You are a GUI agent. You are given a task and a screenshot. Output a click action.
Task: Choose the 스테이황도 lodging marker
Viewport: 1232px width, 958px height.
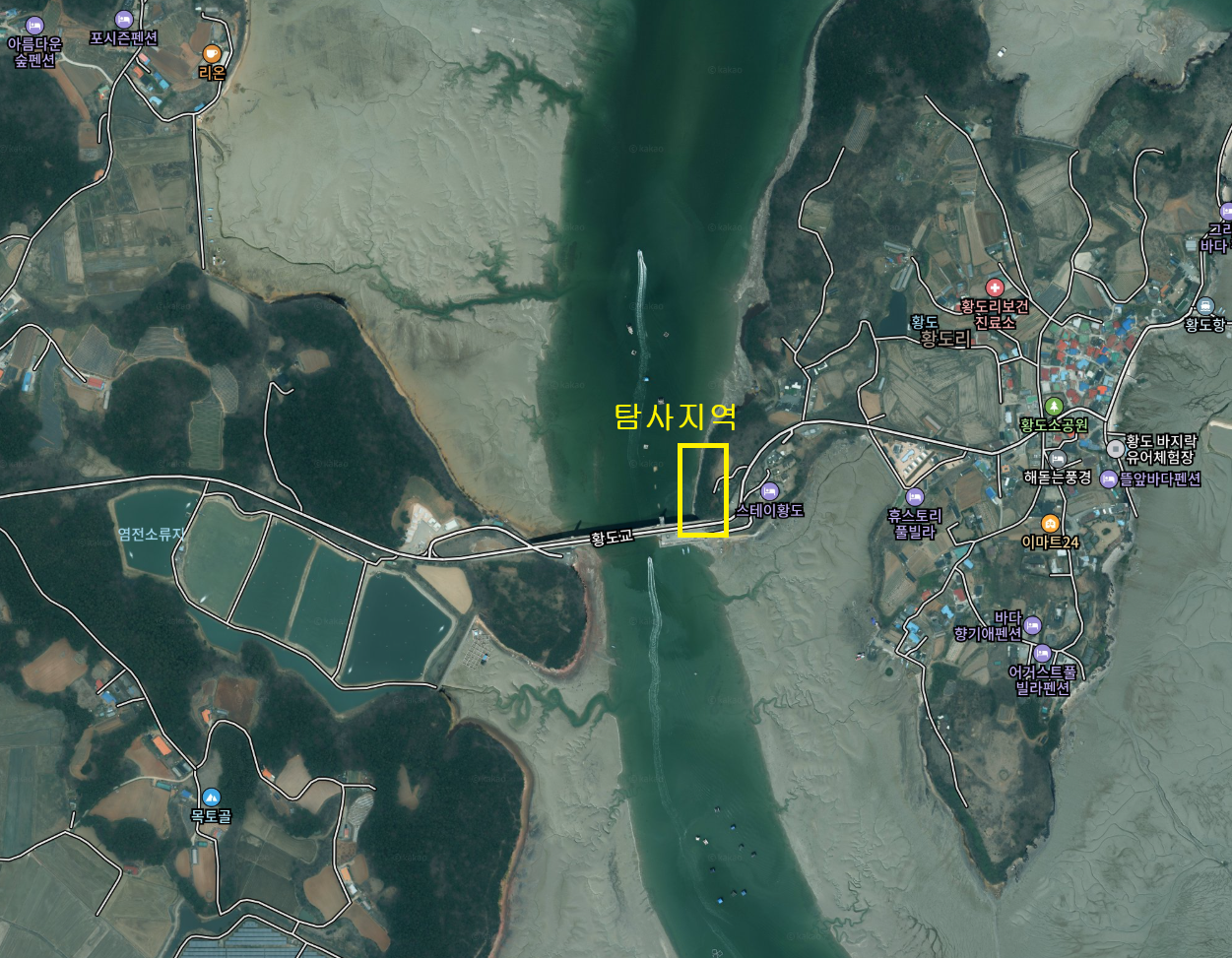770,491
